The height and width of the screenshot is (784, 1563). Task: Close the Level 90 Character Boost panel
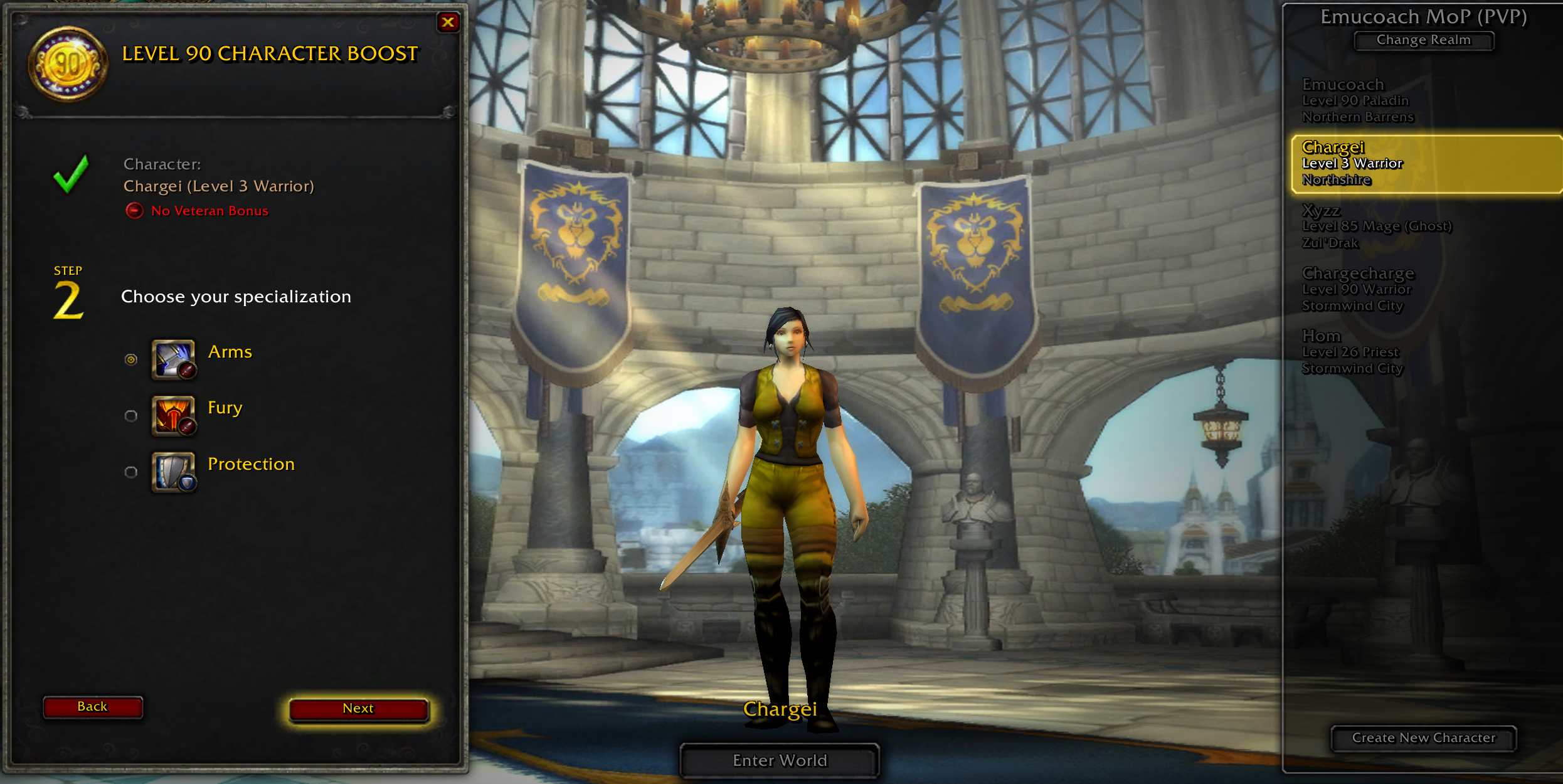tap(448, 23)
